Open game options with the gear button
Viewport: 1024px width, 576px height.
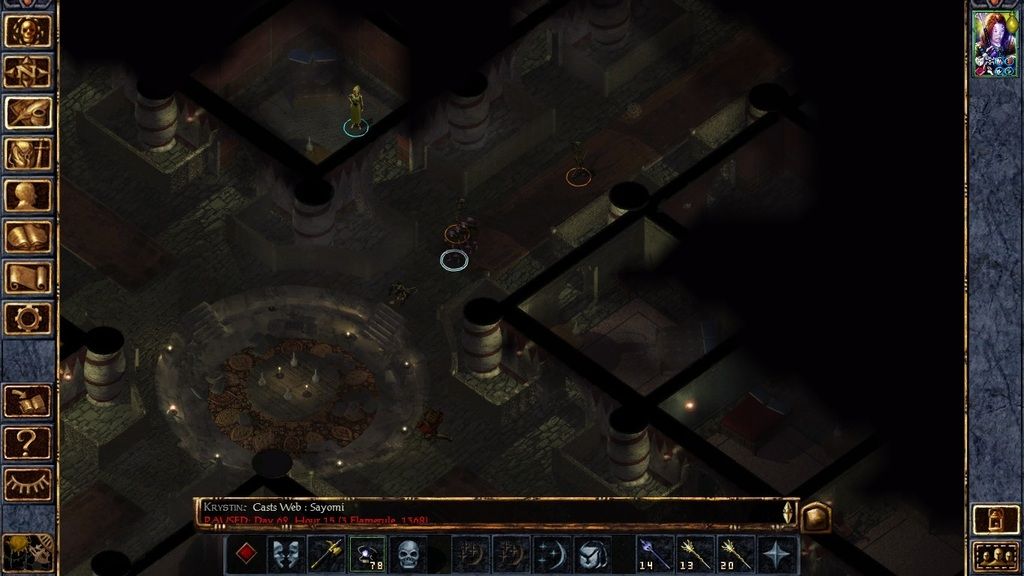(x=28, y=318)
